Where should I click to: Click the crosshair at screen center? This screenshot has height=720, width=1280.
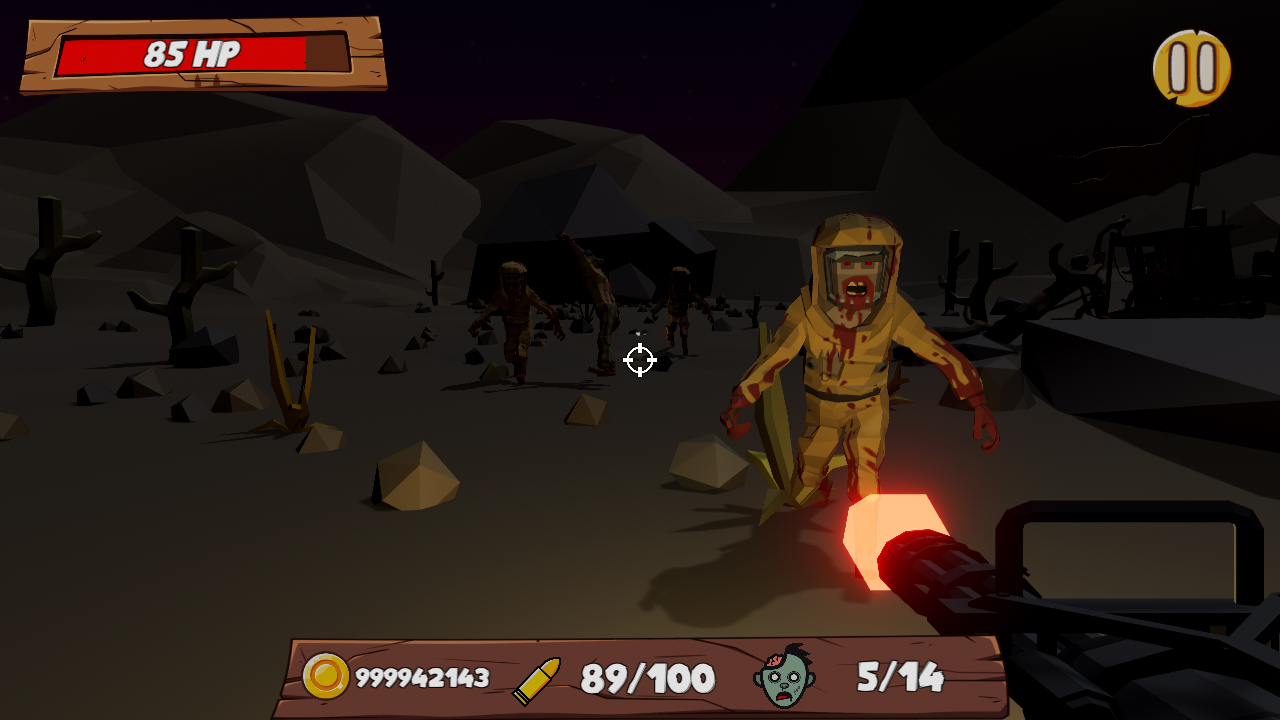640,360
